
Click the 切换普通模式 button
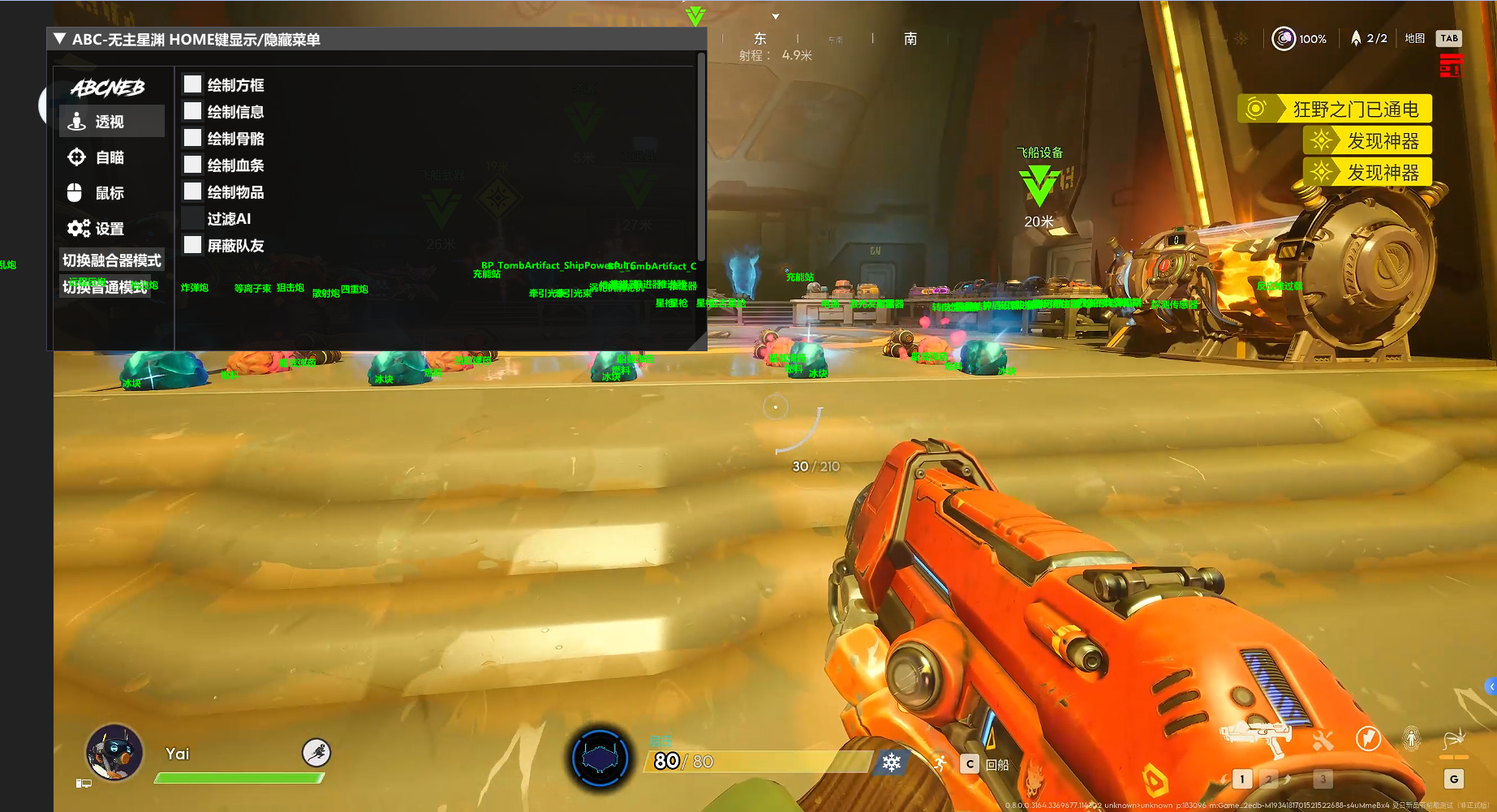[x=105, y=287]
